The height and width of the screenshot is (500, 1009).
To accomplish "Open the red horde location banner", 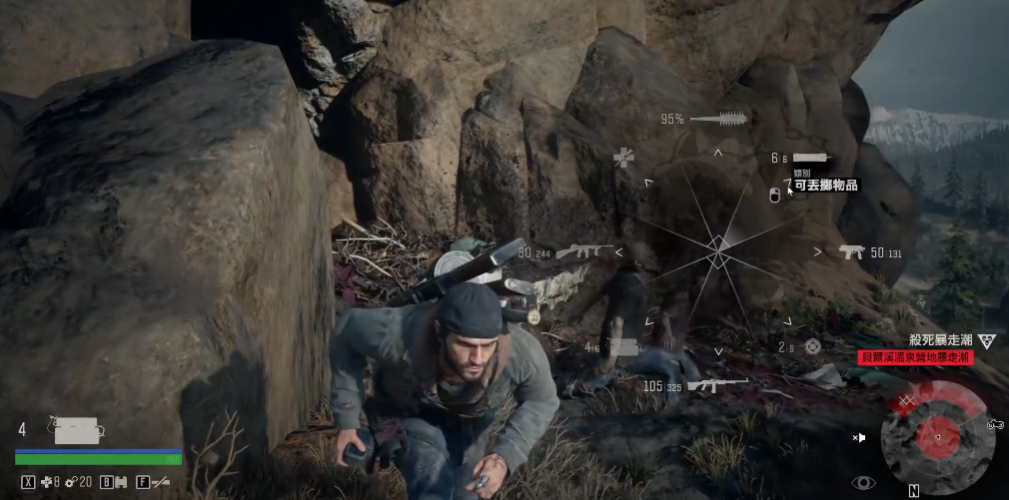I will coord(914,356).
